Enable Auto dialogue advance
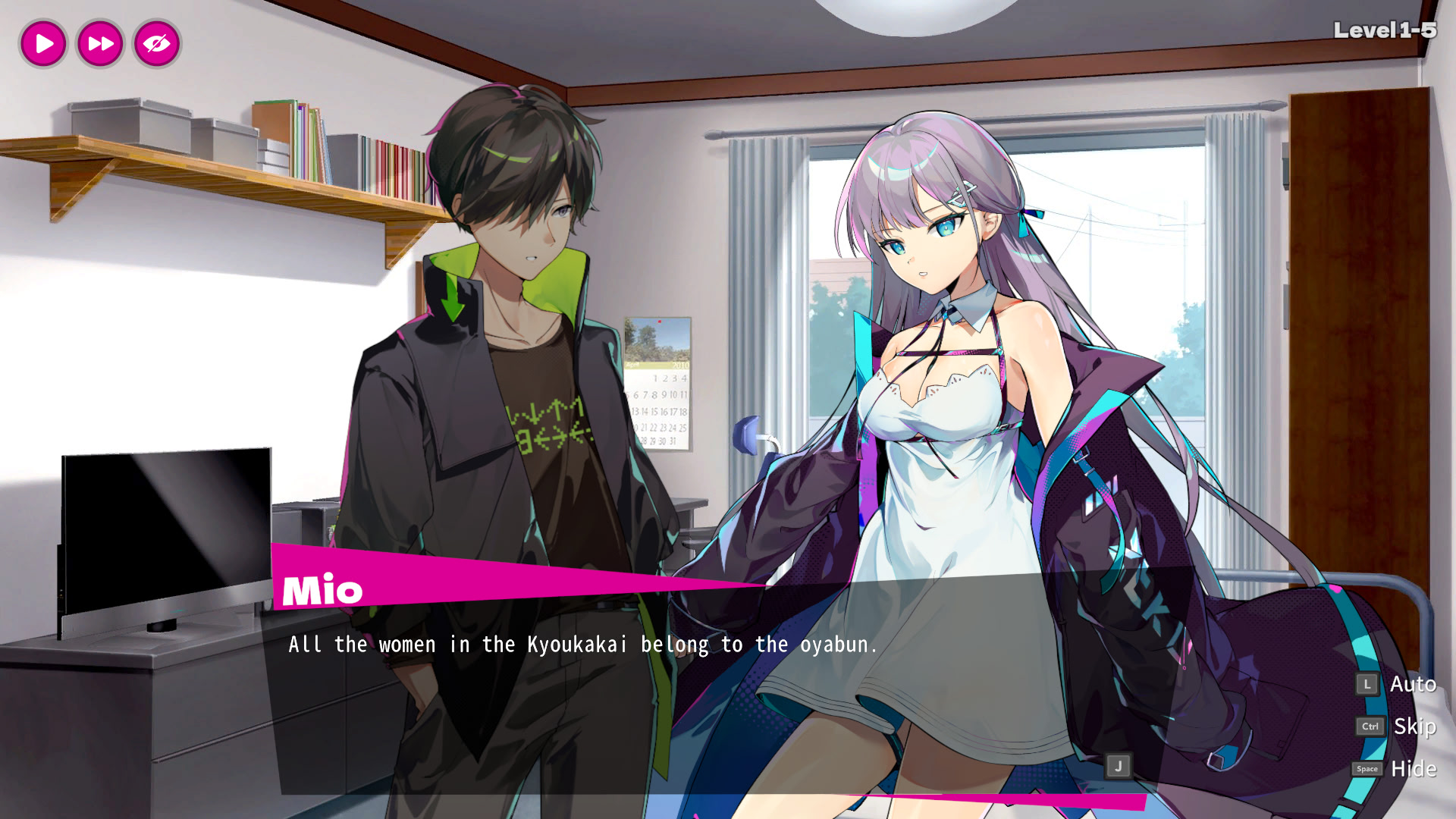 click(1412, 684)
